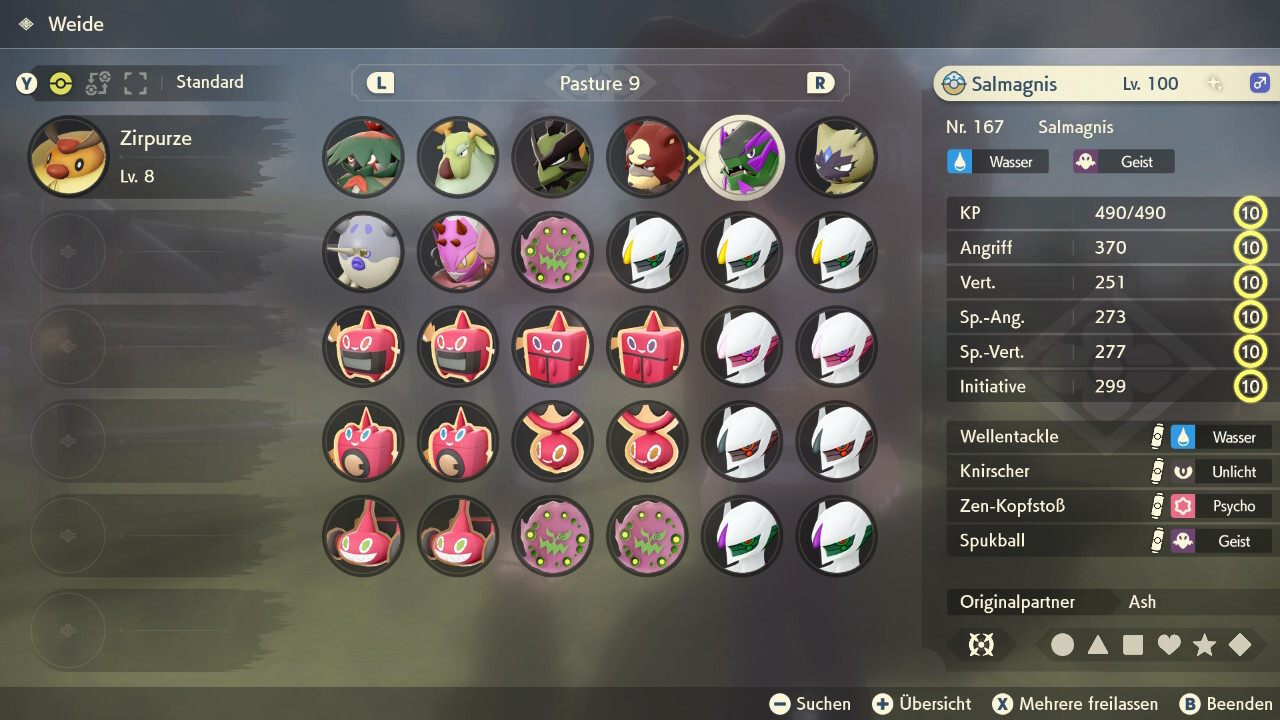Select the grey Goodra snail portrait
Viewport: 1280px width, 720px height.
coord(363,252)
